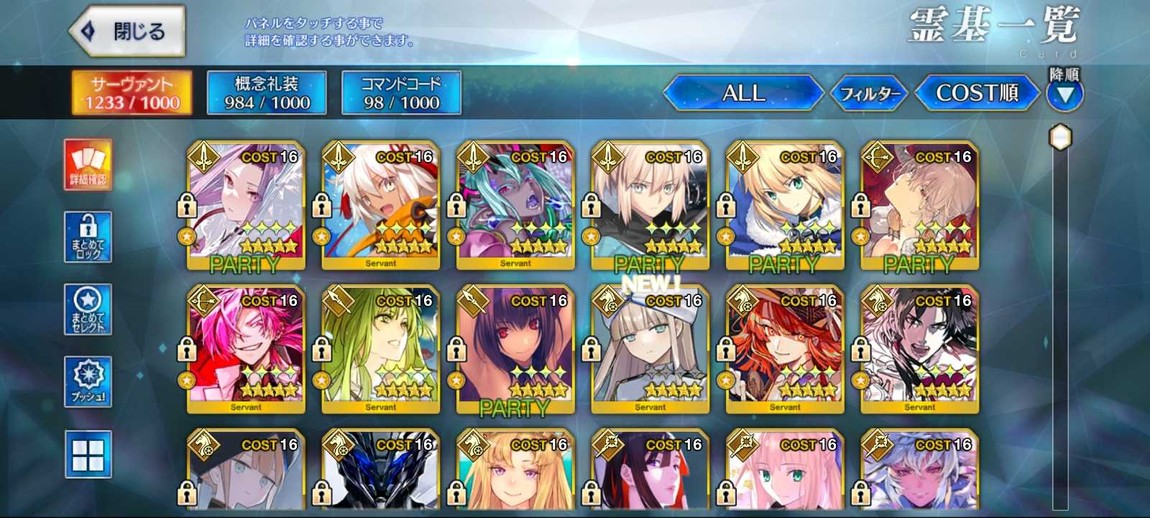Pick the green-haired servant card
This screenshot has width=1150, height=518.
point(380,348)
